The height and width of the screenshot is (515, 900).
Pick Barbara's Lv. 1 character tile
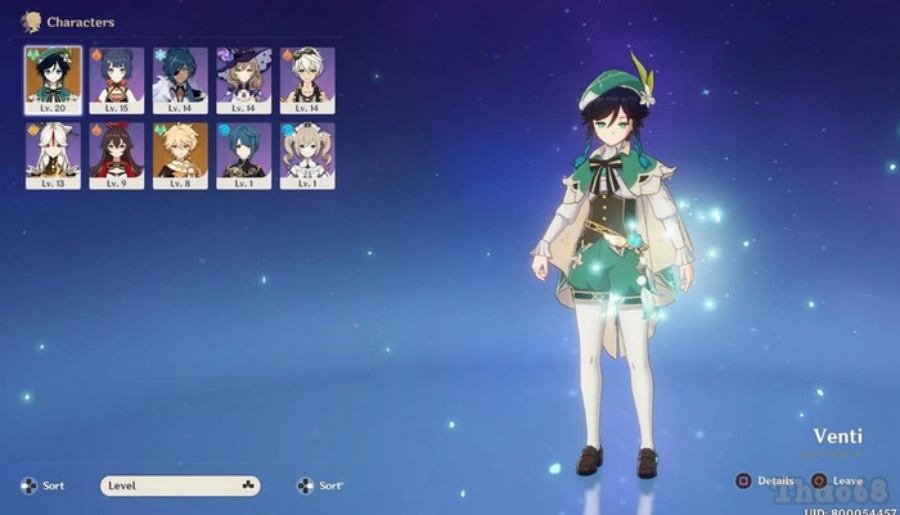click(308, 155)
